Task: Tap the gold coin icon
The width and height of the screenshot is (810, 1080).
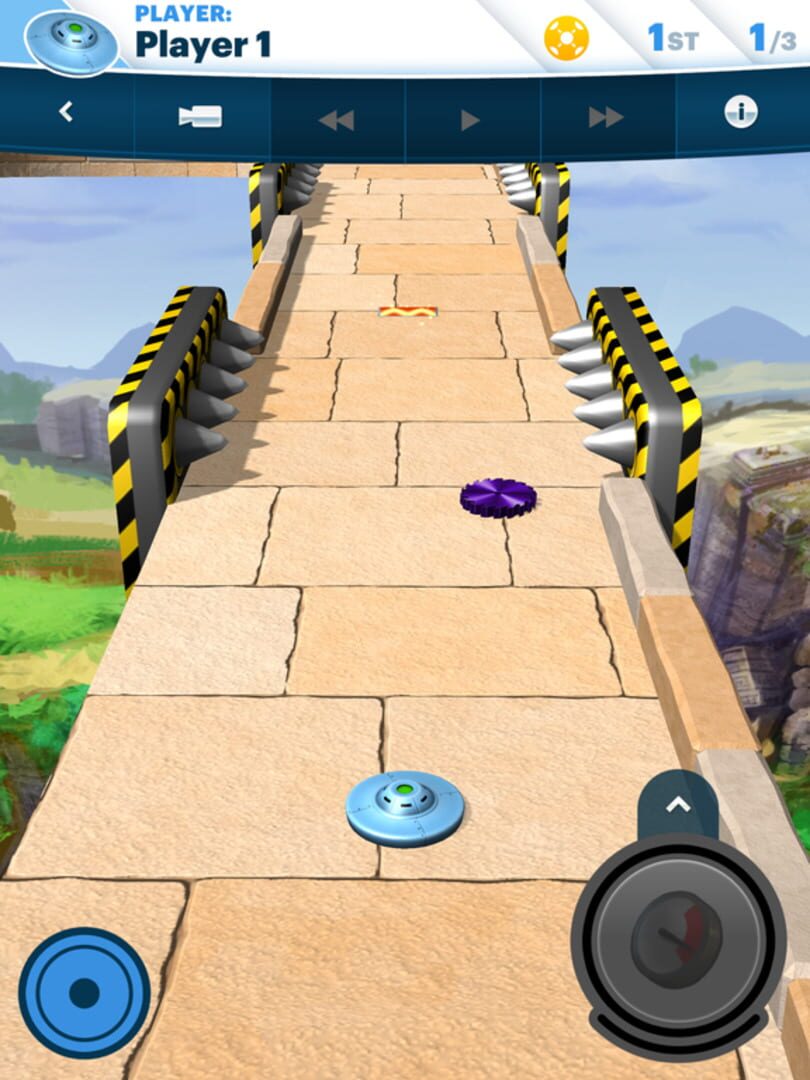Action: pyautogui.click(x=566, y=39)
